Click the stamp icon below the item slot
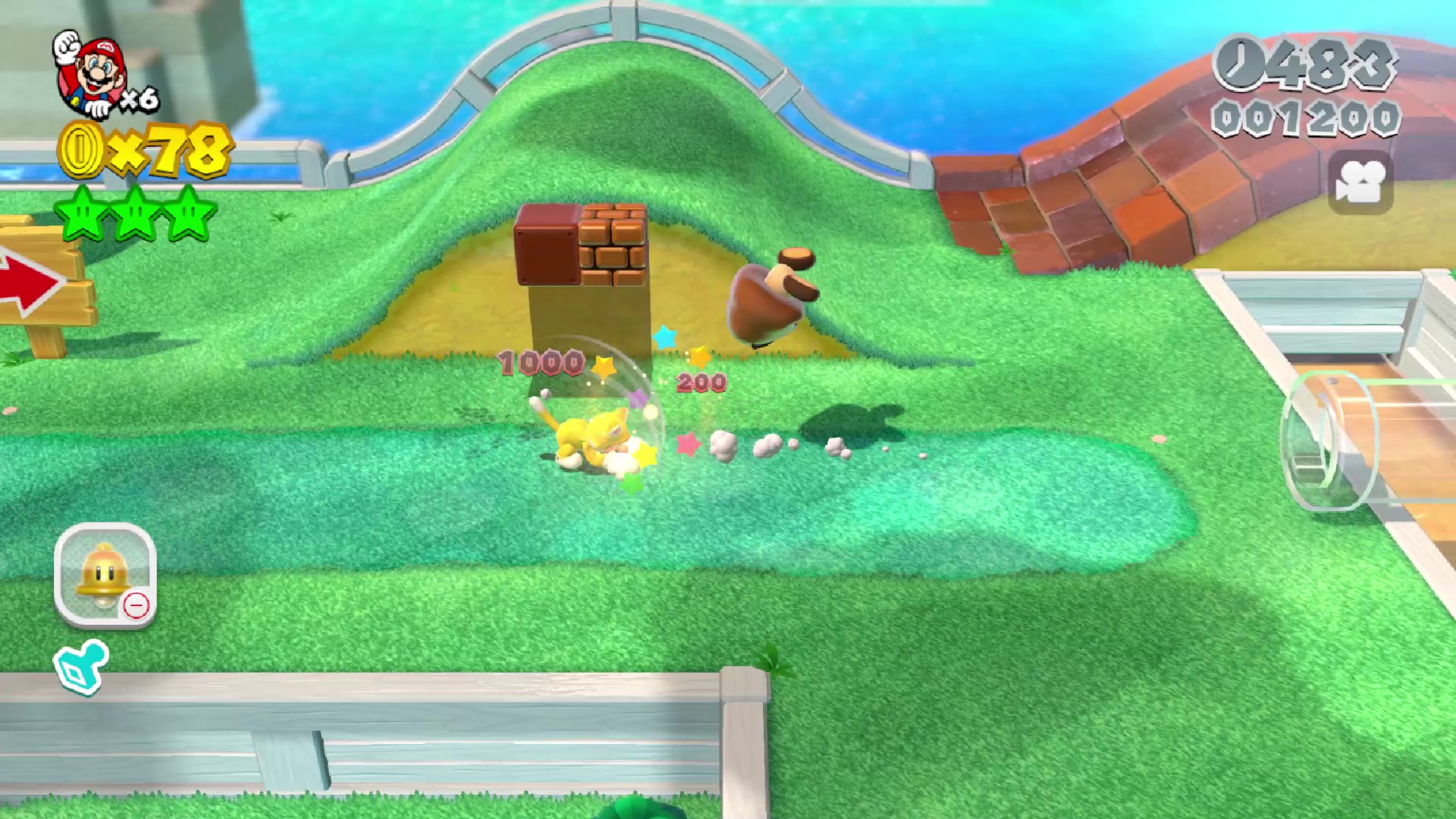This screenshot has height=819, width=1456. (80, 667)
